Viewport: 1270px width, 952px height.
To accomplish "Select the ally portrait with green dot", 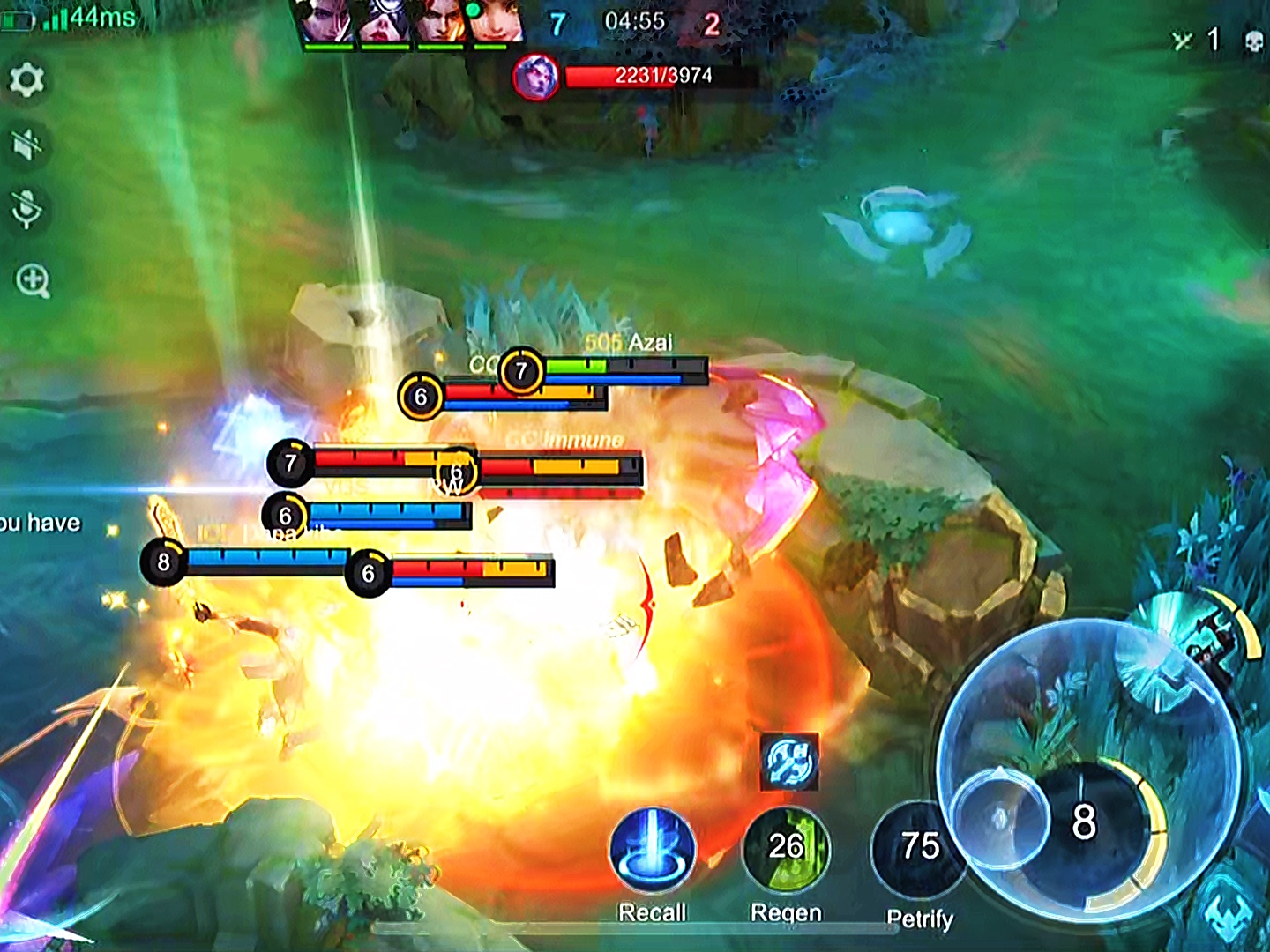I will (496, 22).
